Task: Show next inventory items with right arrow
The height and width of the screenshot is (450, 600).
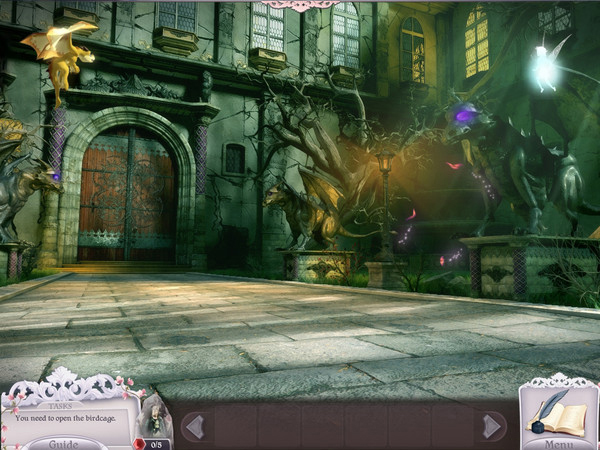Action: (x=491, y=427)
